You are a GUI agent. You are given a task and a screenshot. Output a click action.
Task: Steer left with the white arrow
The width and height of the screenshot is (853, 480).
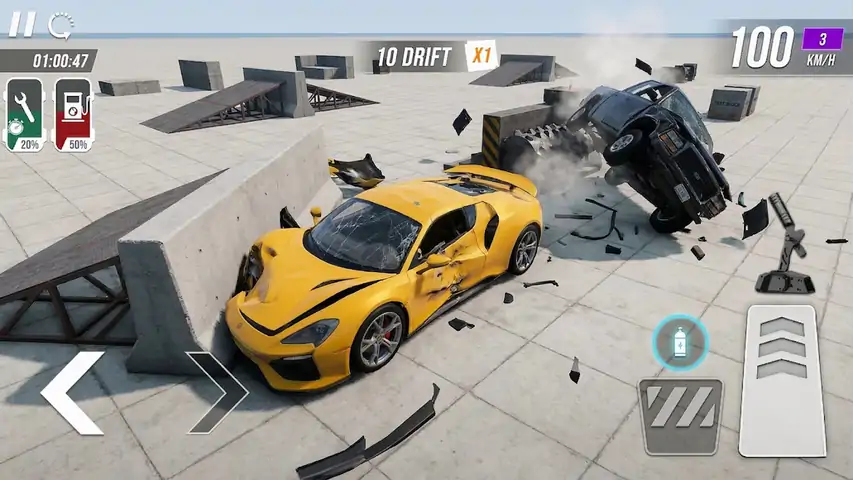tap(73, 392)
